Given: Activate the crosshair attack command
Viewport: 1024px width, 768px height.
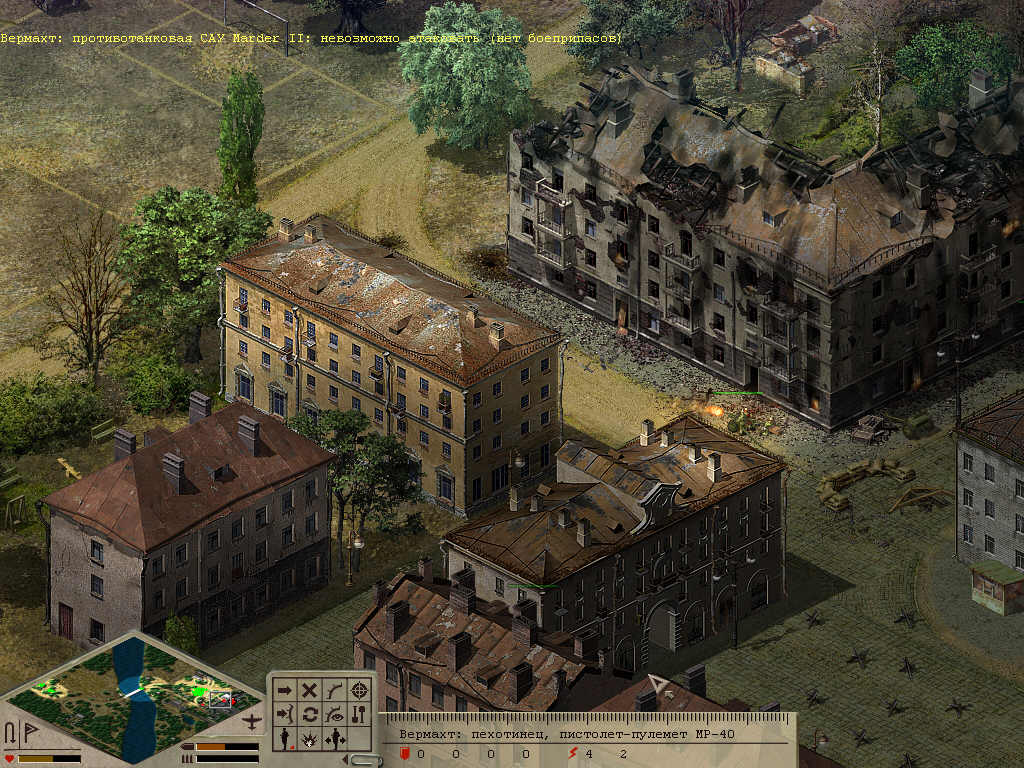Looking at the screenshot, I should 360,690.
